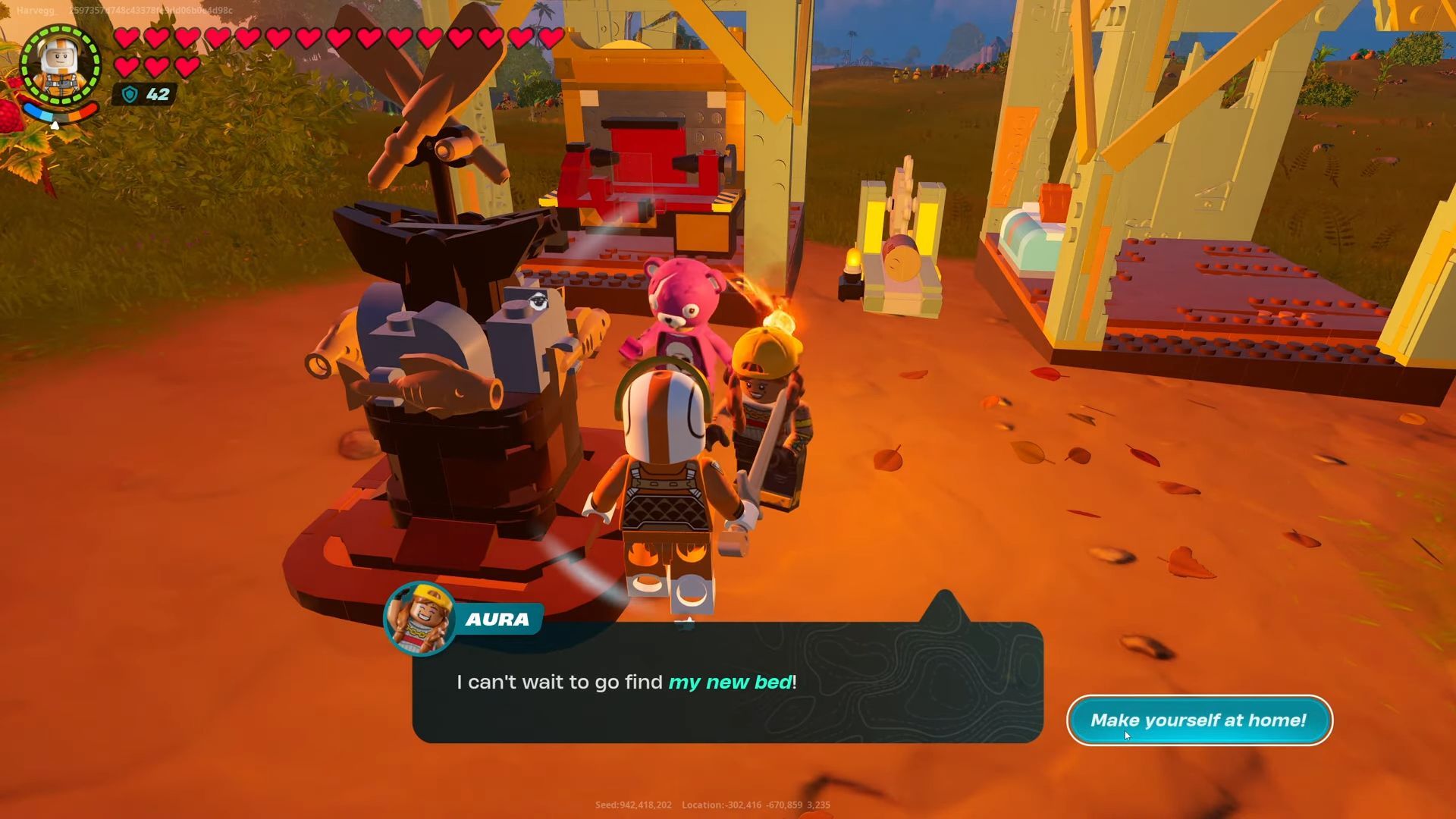Click the player avatar portrait

[x=61, y=65]
